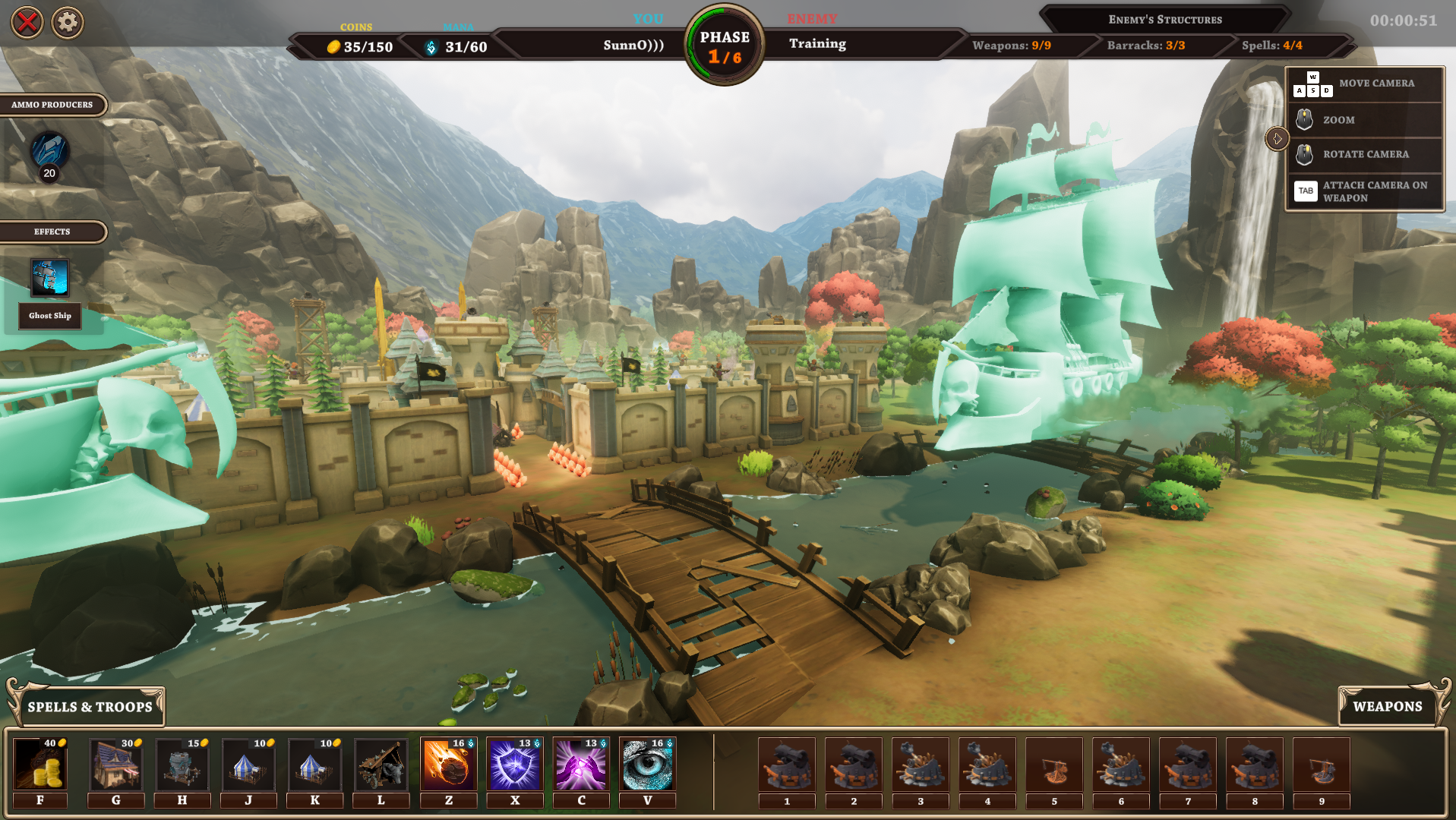This screenshot has width=1456, height=820.
Task: Choose the blue-roofed house building costing 30
Action: coord(115,765)
